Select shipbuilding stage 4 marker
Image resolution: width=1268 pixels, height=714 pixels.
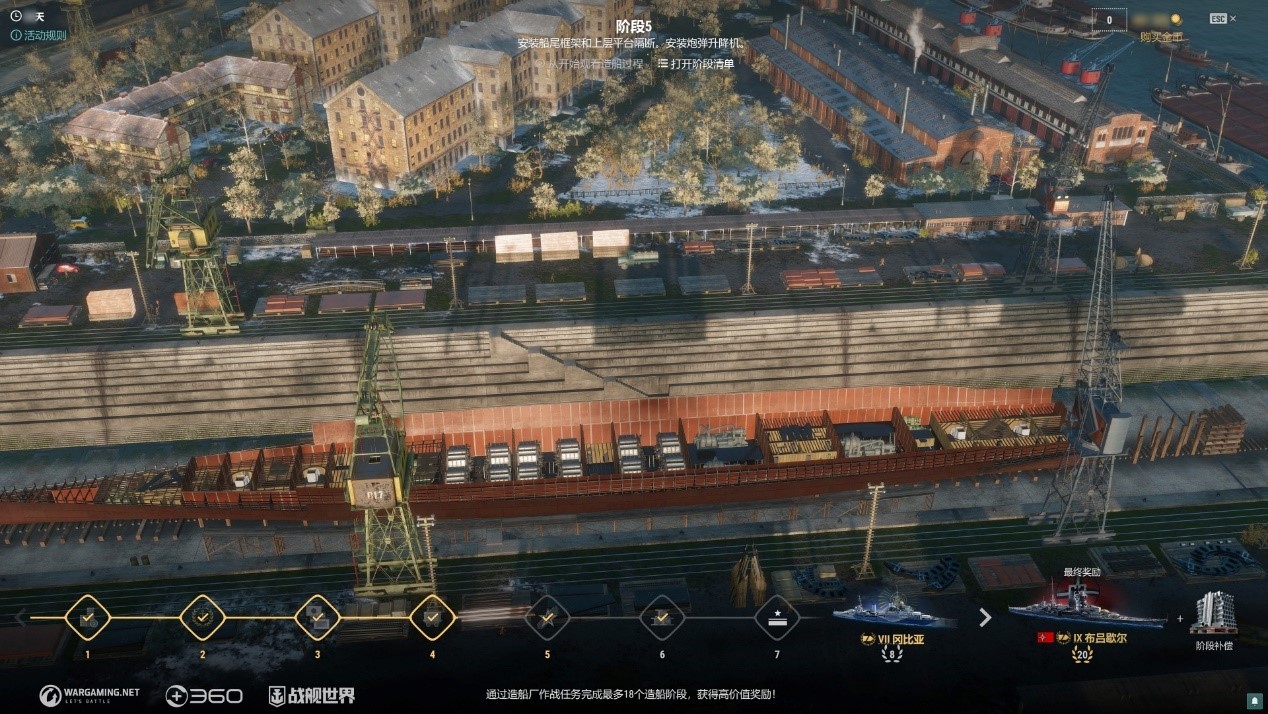click(432, 618)
